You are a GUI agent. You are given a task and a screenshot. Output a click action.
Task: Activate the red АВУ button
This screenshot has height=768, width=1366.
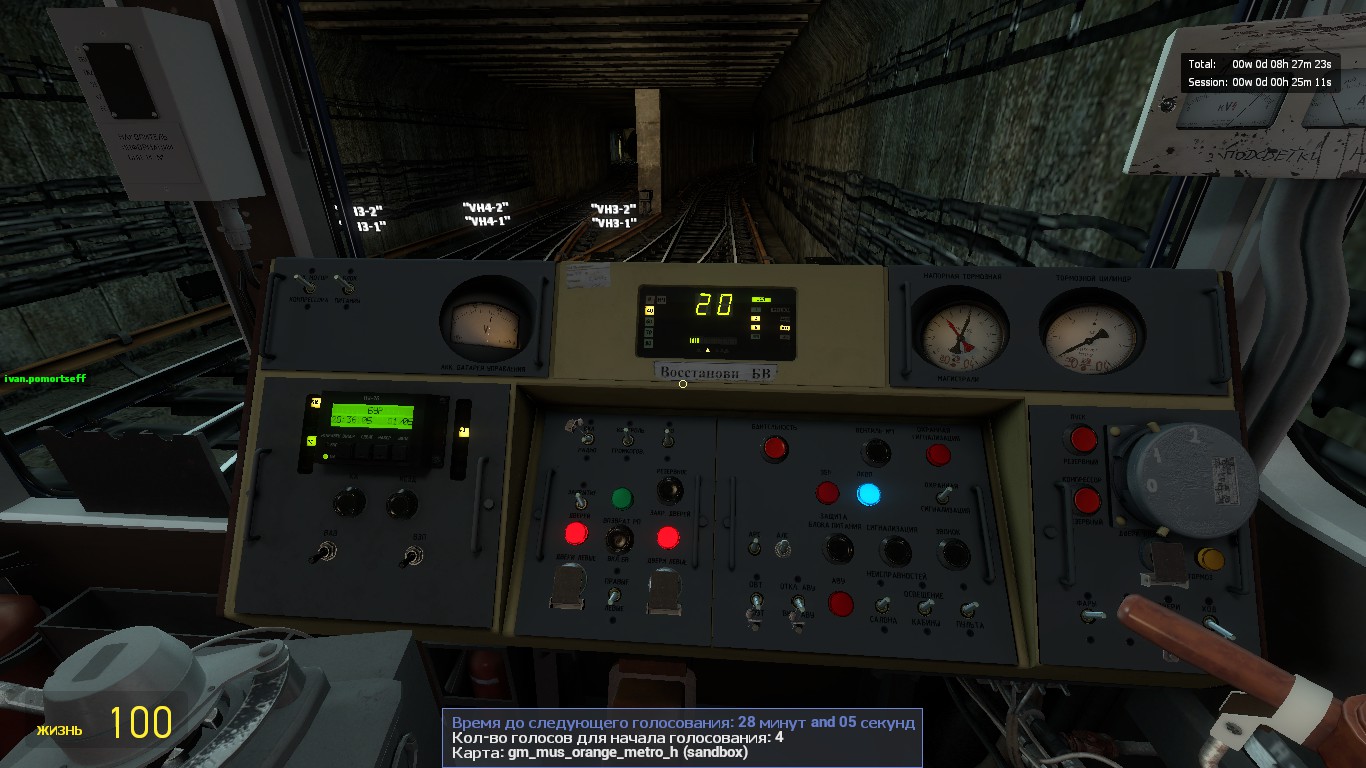pos(841,604)
